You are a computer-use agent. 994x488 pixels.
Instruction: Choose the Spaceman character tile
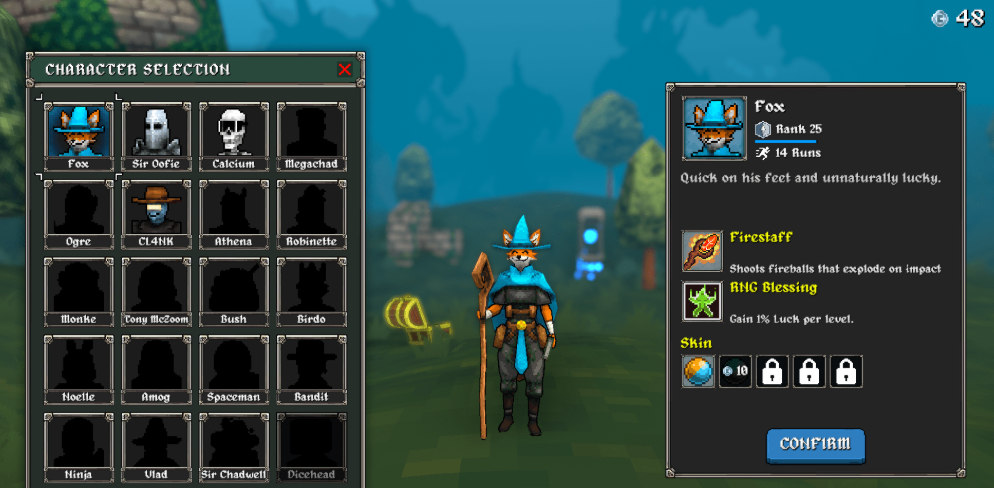click(233, 368)
